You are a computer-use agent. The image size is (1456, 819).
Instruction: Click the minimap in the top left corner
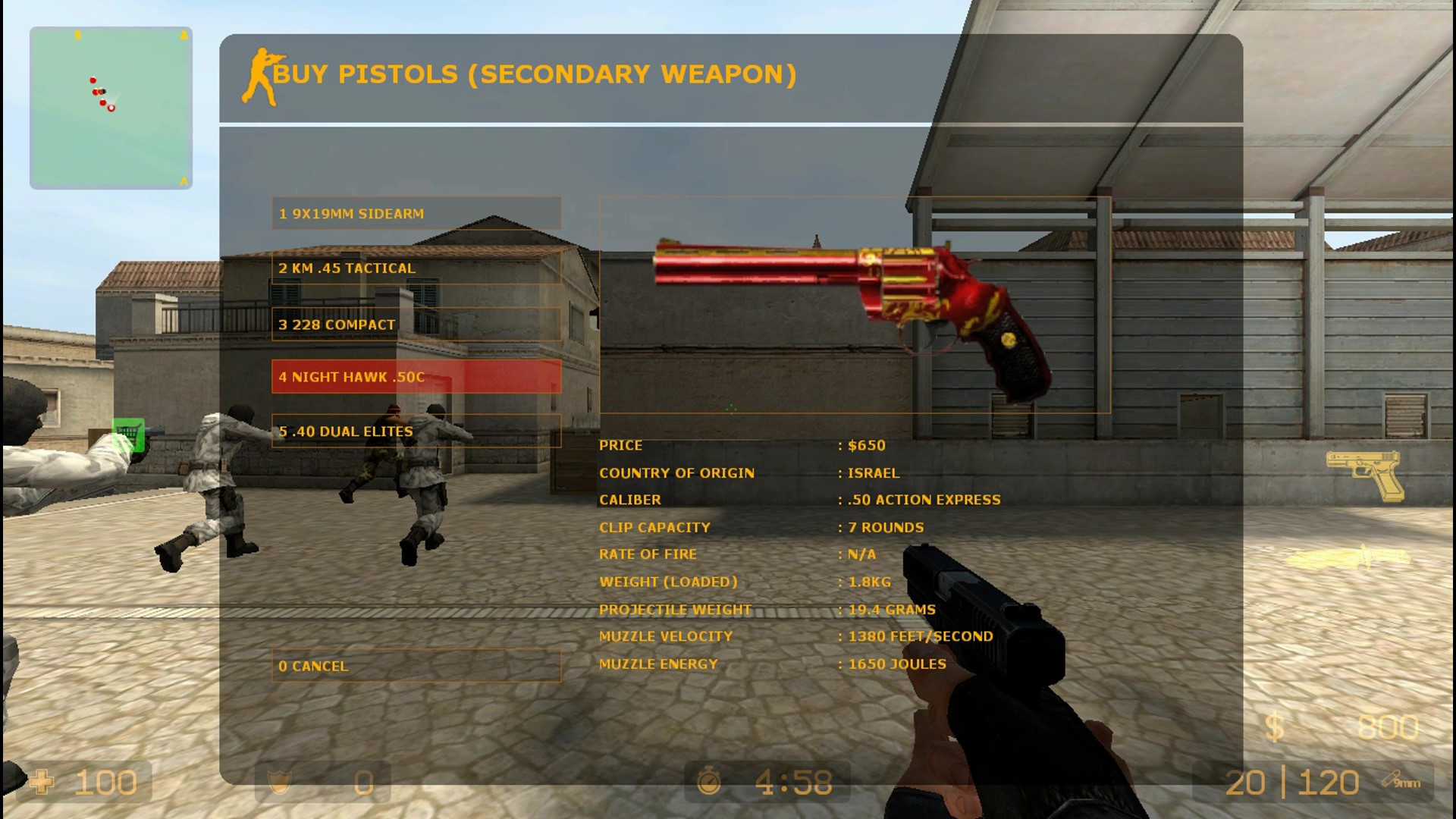[112, 106]
